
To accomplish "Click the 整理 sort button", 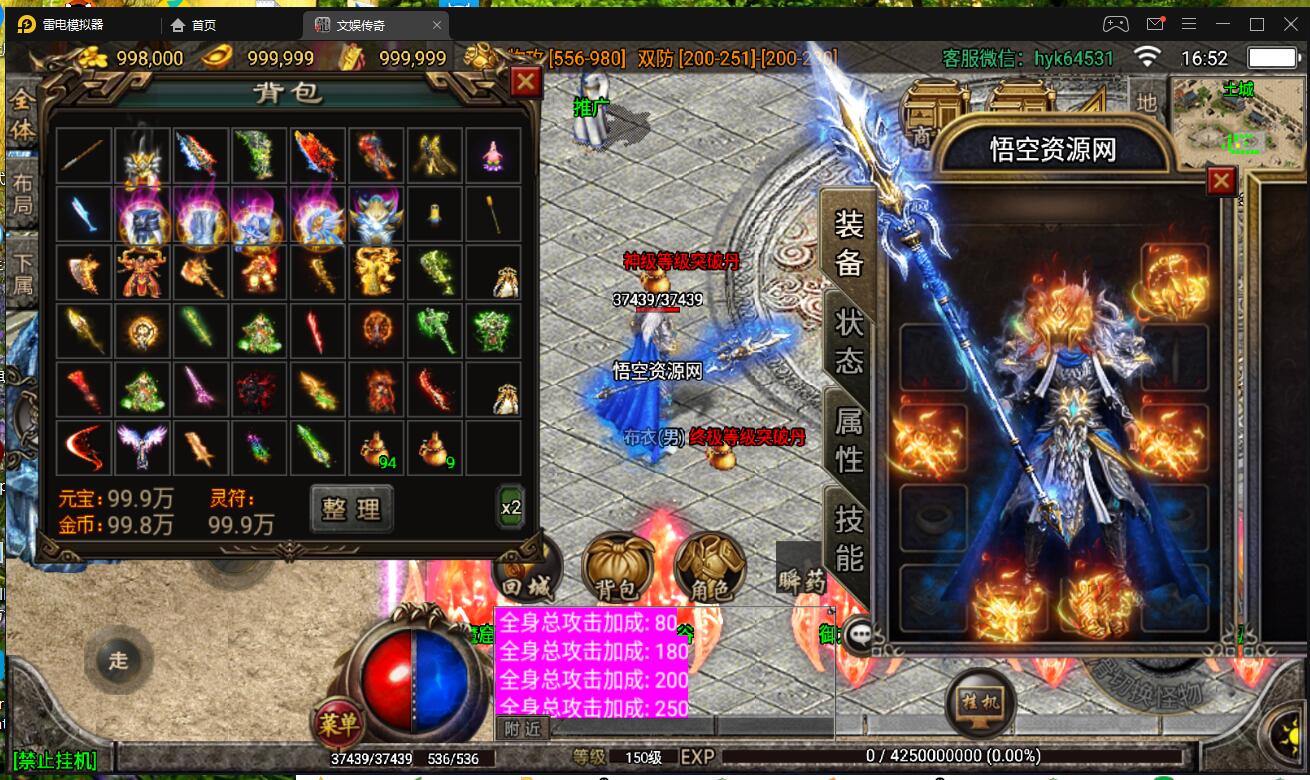I will click(351, 509).
